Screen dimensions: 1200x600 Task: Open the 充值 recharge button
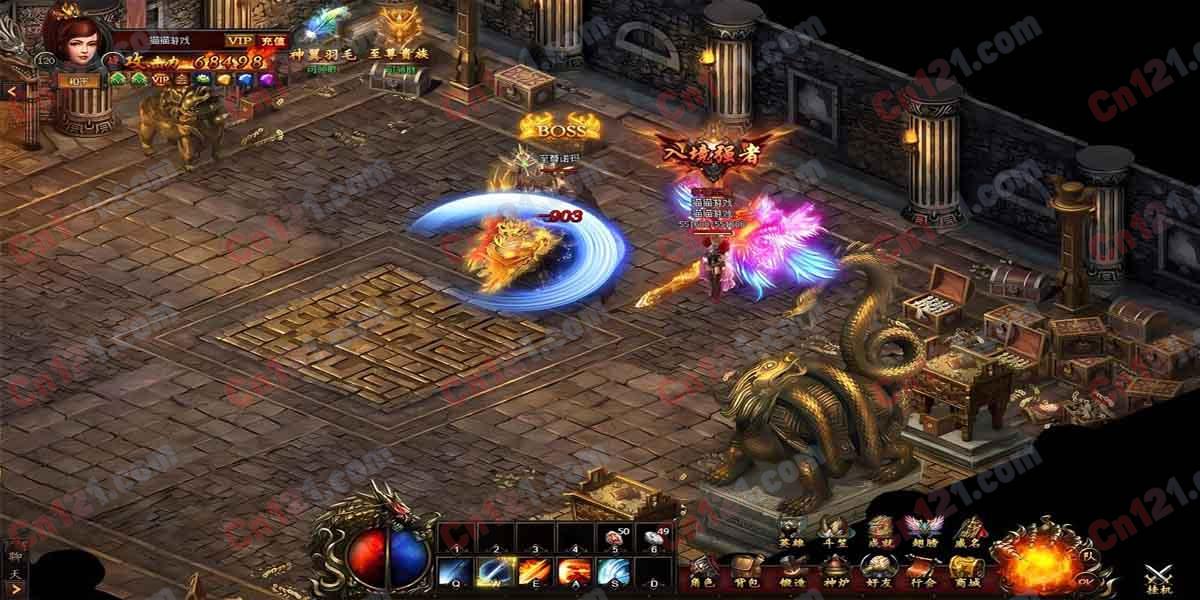[271, 40]
